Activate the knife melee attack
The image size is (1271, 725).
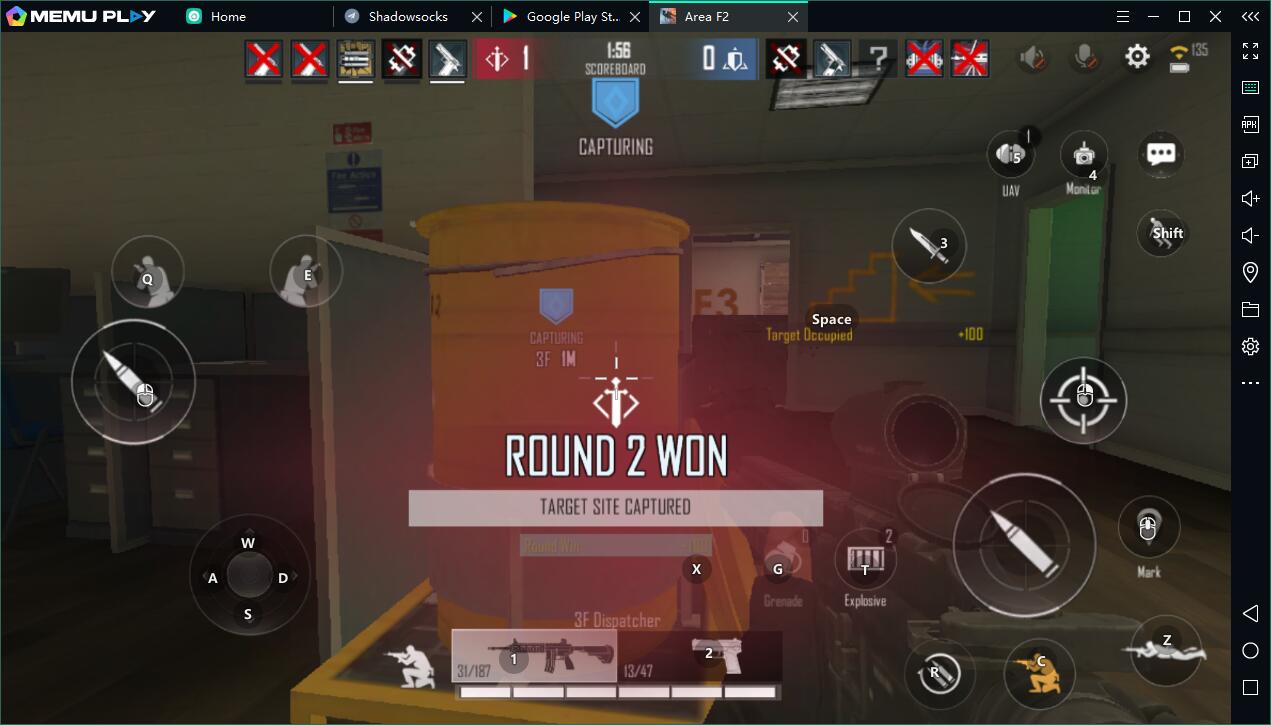click(x=929, y=245)
